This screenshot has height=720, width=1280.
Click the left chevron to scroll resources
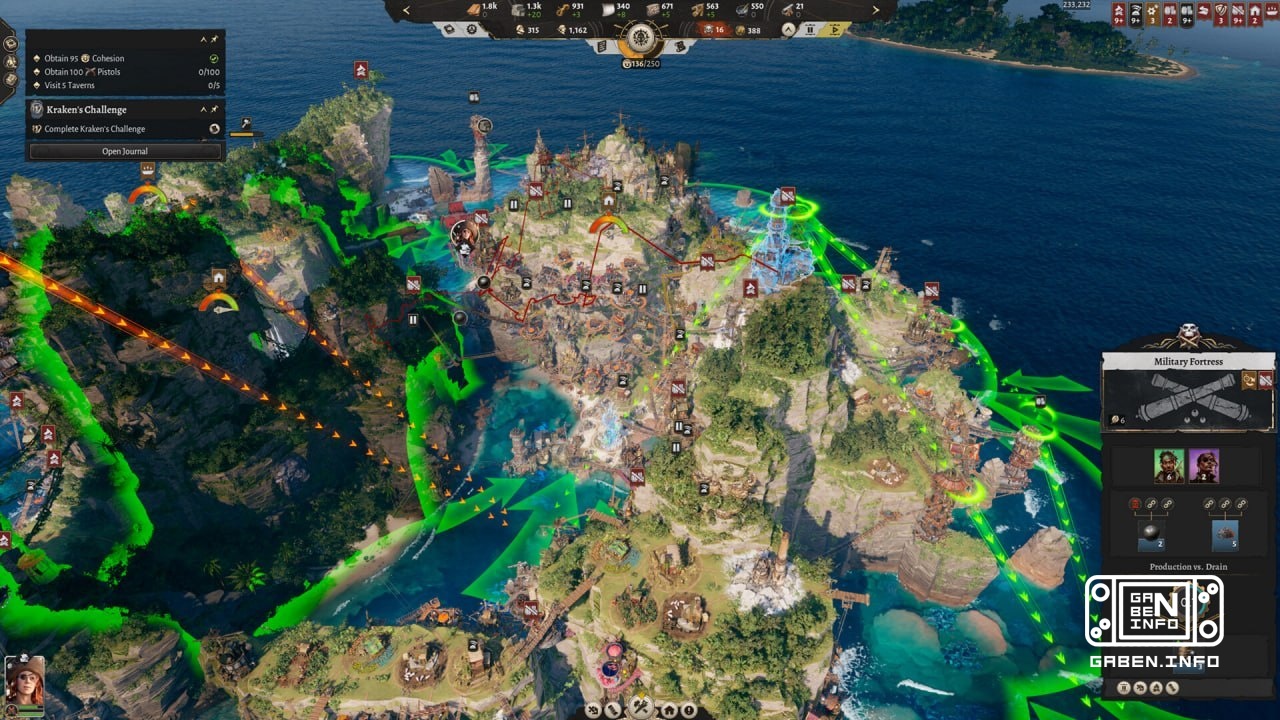(408, 12)
